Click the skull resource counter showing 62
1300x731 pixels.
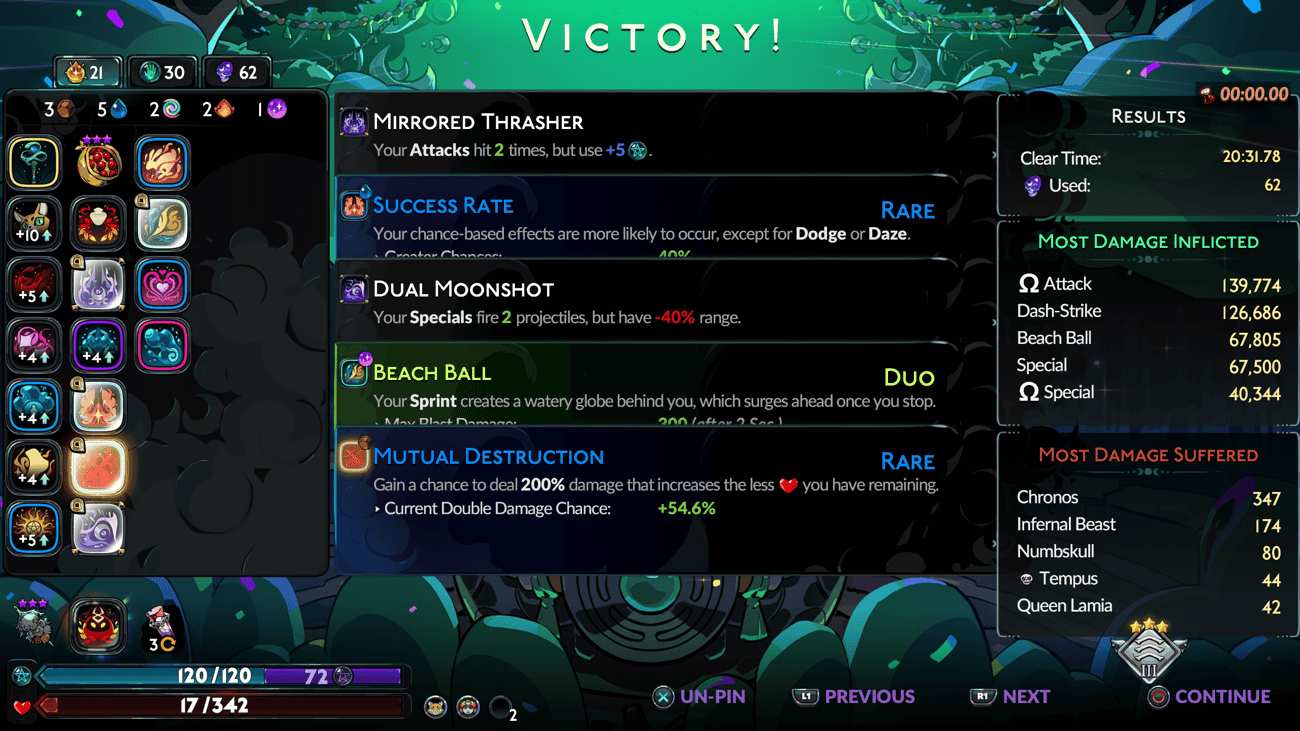tap(237, 71)
